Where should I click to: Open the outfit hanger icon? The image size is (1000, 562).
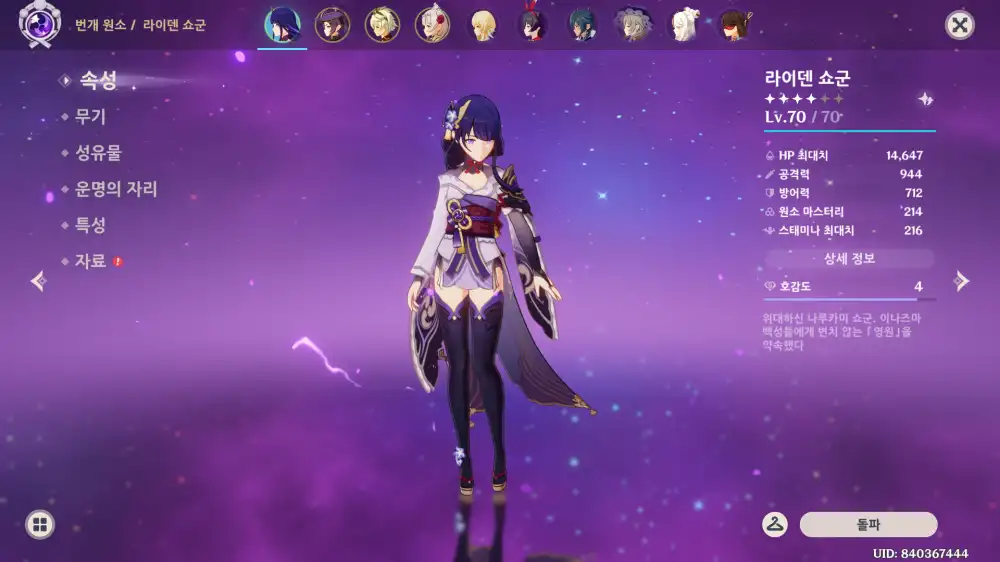pyautogui.click(x=775, y=525)
